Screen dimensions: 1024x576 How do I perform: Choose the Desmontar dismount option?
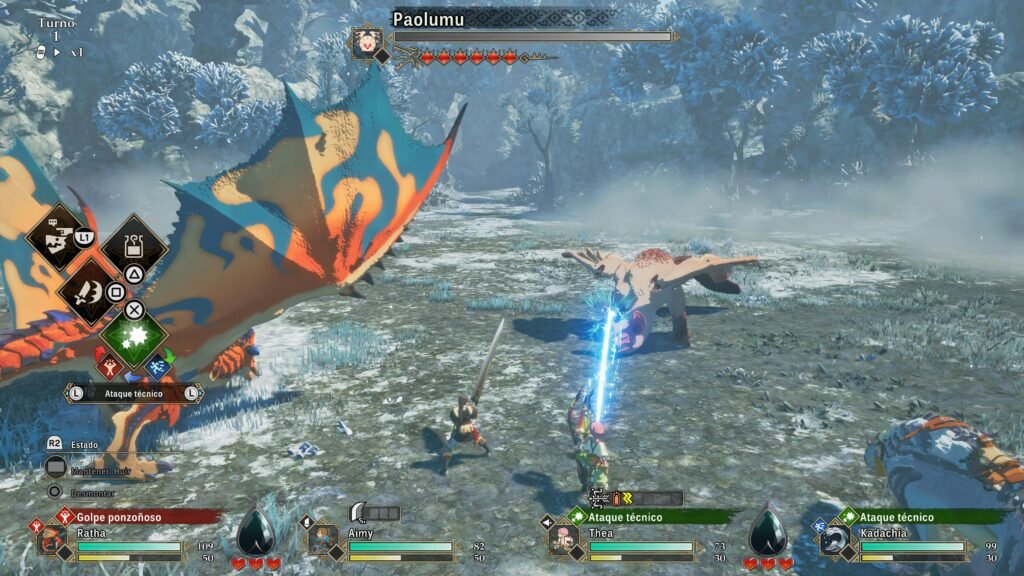pyautogui.click(x=90, y=492)
